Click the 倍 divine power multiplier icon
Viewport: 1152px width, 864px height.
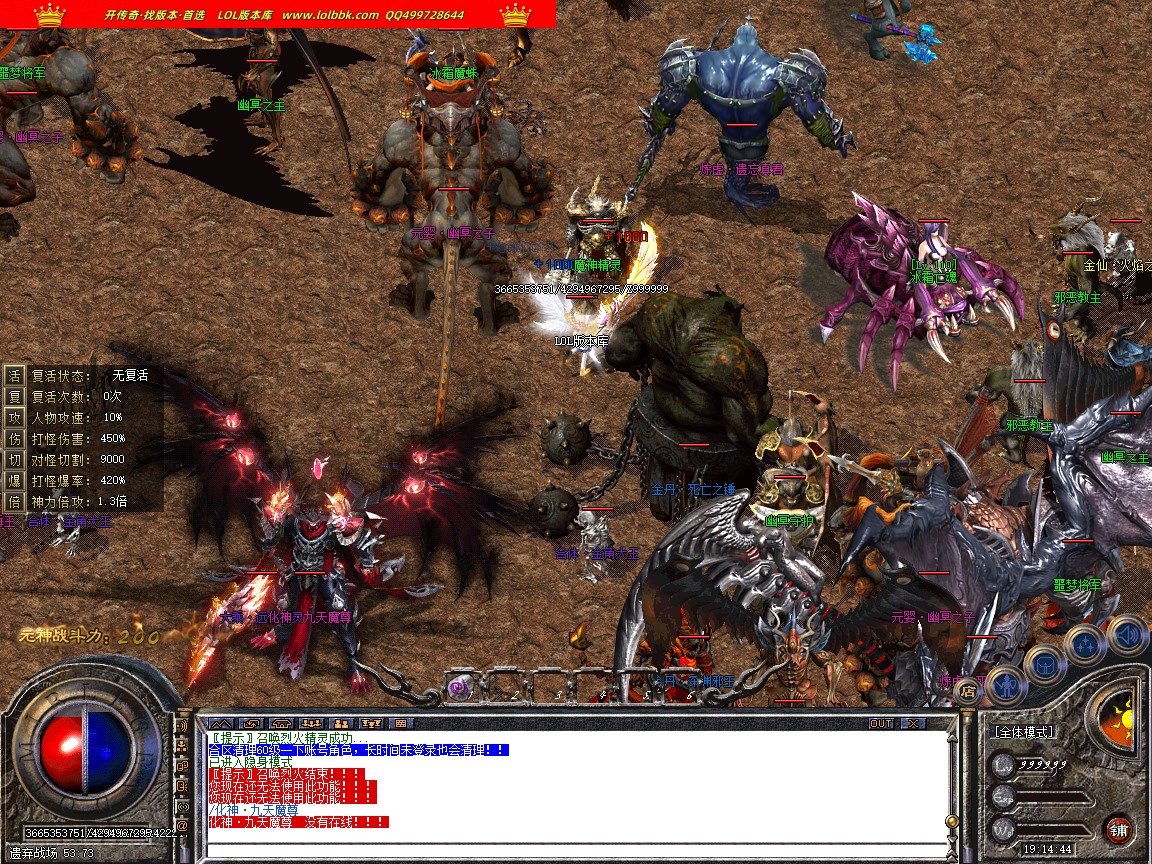14,501
